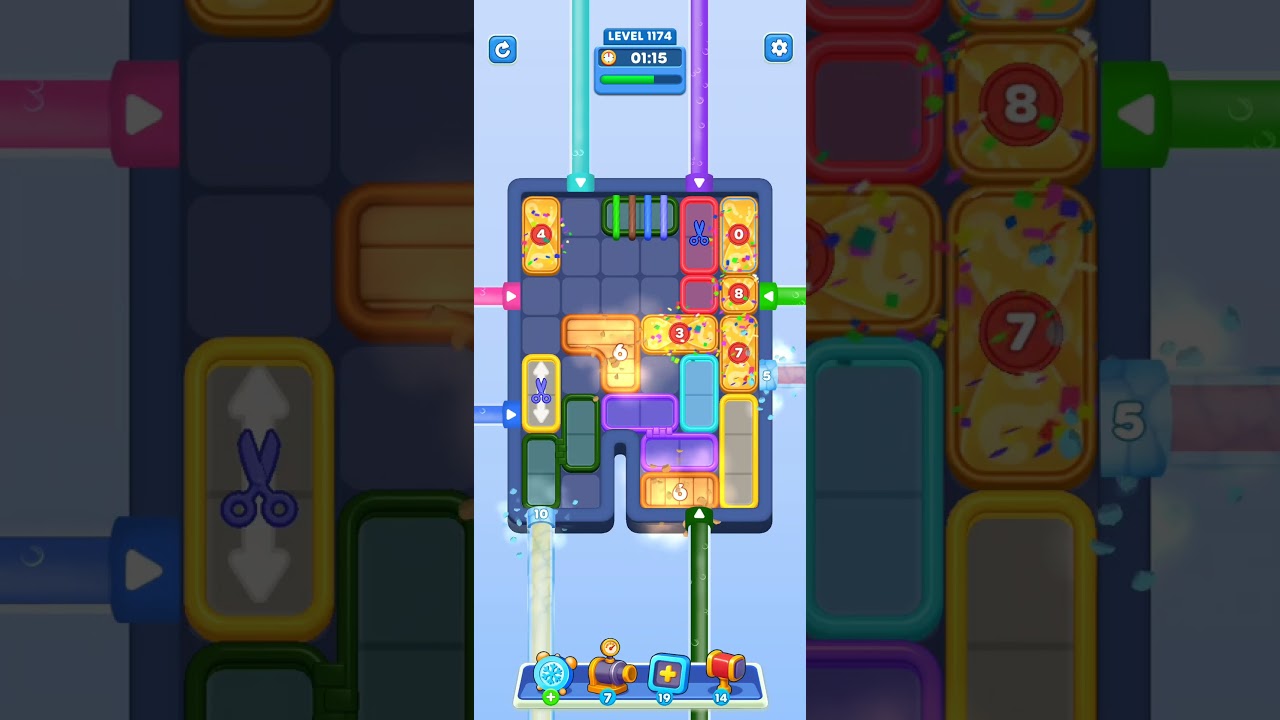This screenshot has height=720, width=1280.
Task: Tap the green level progress bar
Action: click(x=640, y=80)
